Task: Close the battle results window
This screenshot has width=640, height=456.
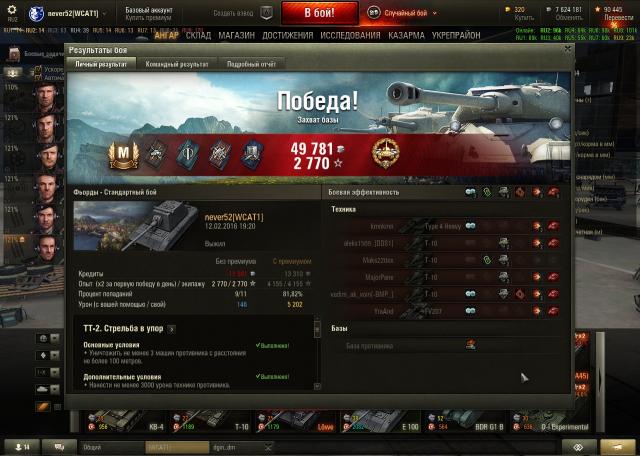Action: (x=567, y=48)
